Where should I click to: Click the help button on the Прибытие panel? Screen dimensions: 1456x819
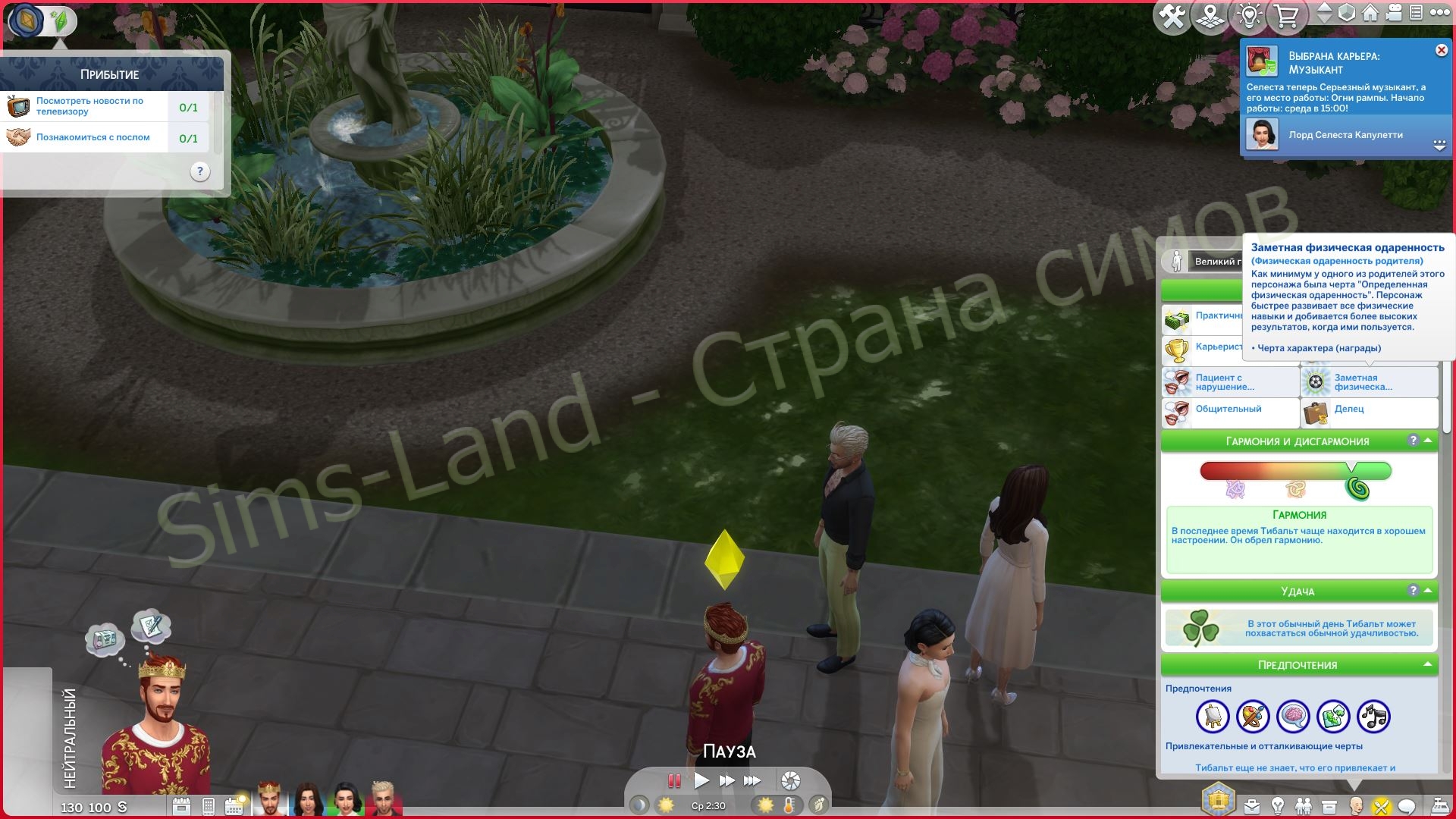(x=201, y=171)
